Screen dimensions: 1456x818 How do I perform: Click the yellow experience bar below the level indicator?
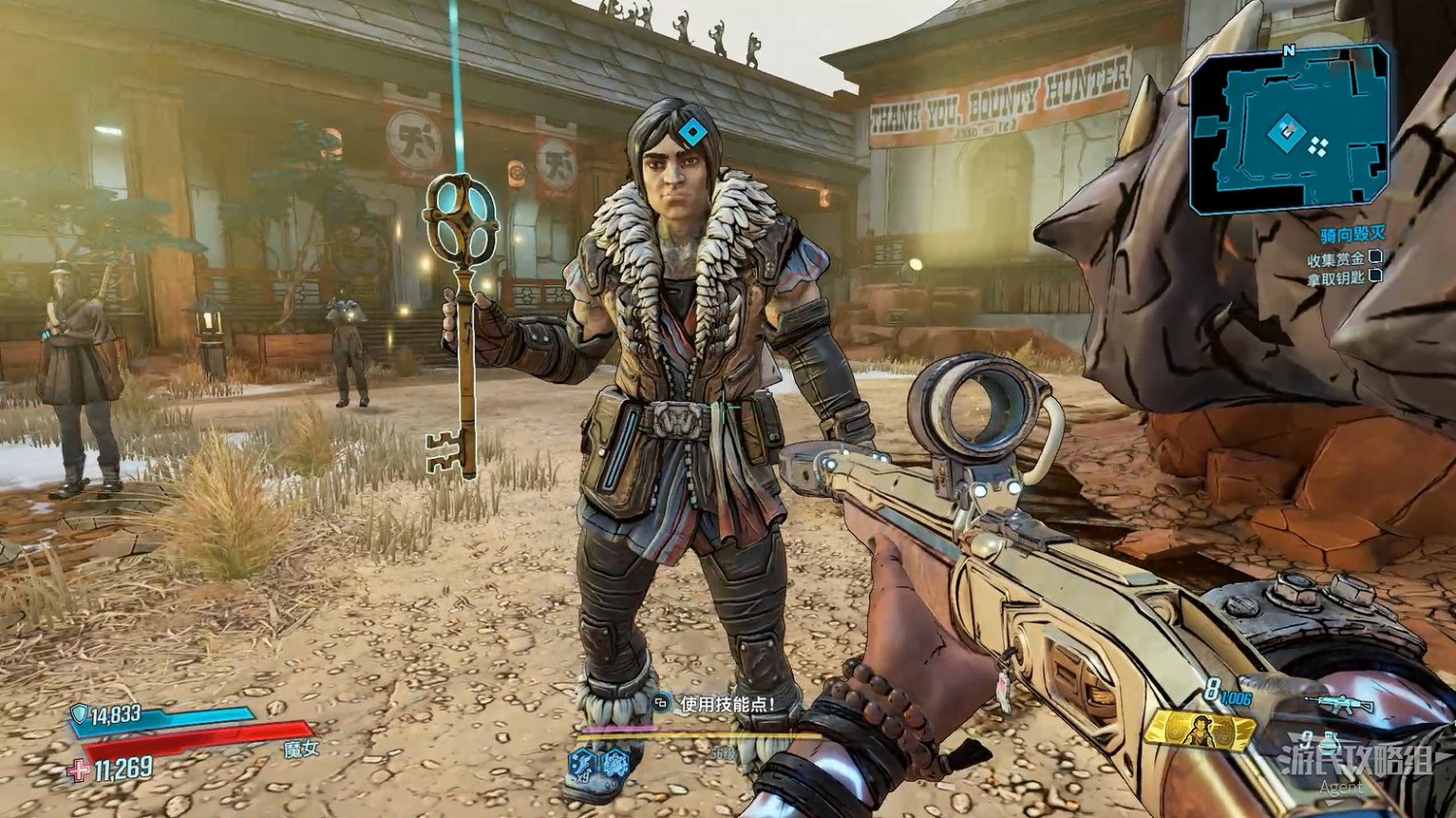coord(699,736)
